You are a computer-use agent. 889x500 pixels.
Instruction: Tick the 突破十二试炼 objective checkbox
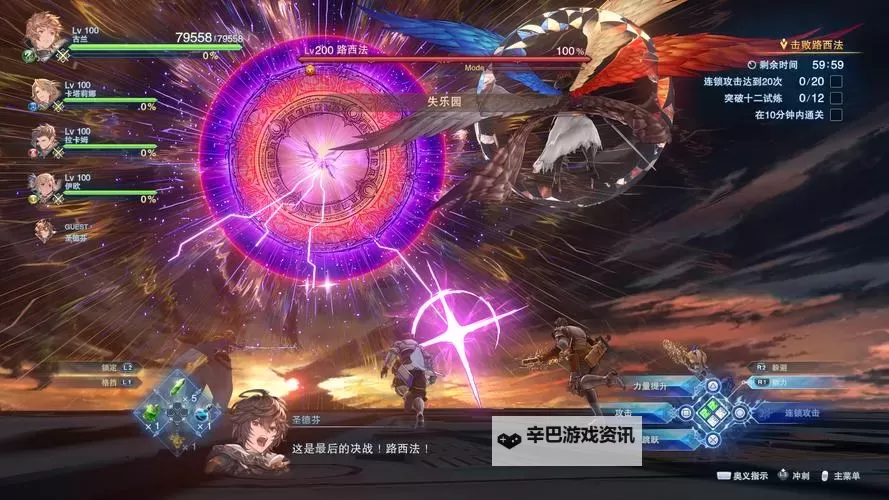coord(836,97)
